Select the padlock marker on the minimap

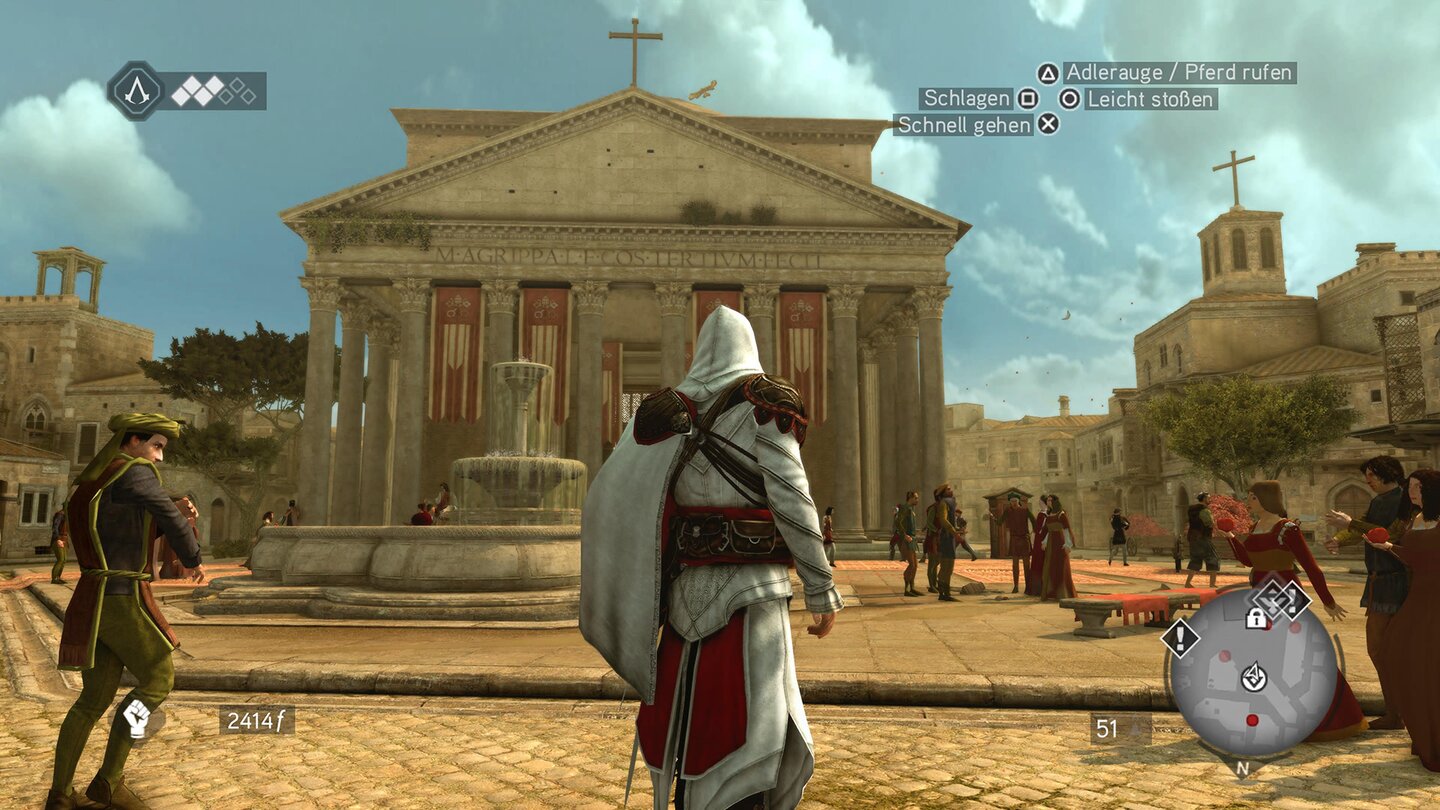point(1256,618)
